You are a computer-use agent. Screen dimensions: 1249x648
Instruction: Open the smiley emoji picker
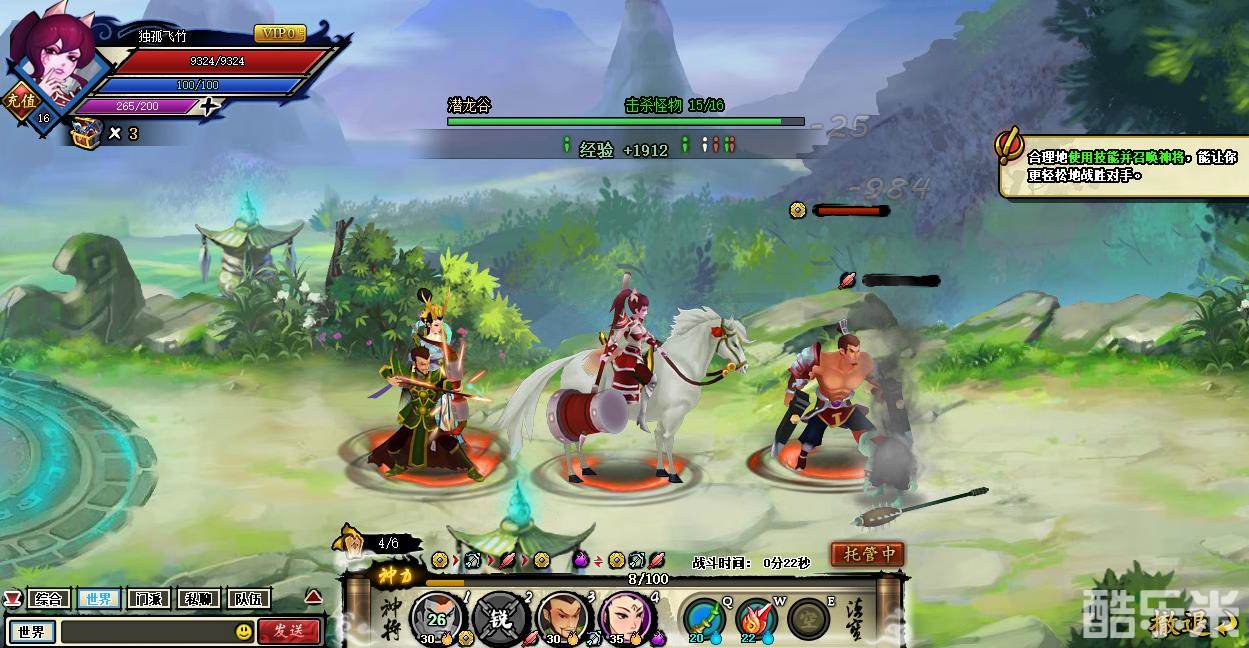point(244,632)
